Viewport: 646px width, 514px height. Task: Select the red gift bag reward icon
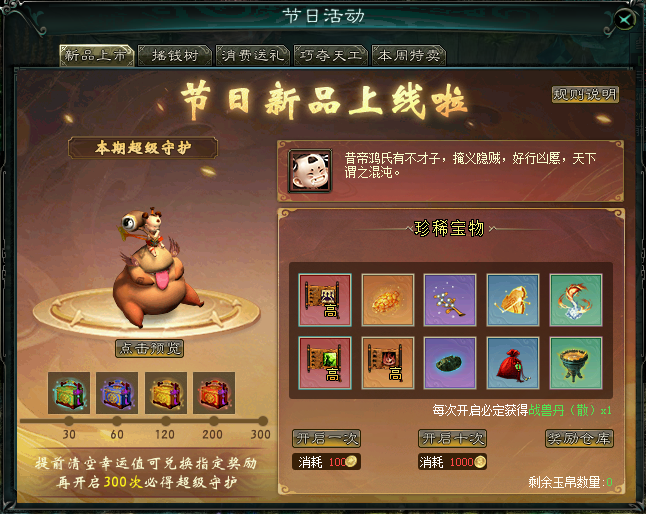coord(513,363)
